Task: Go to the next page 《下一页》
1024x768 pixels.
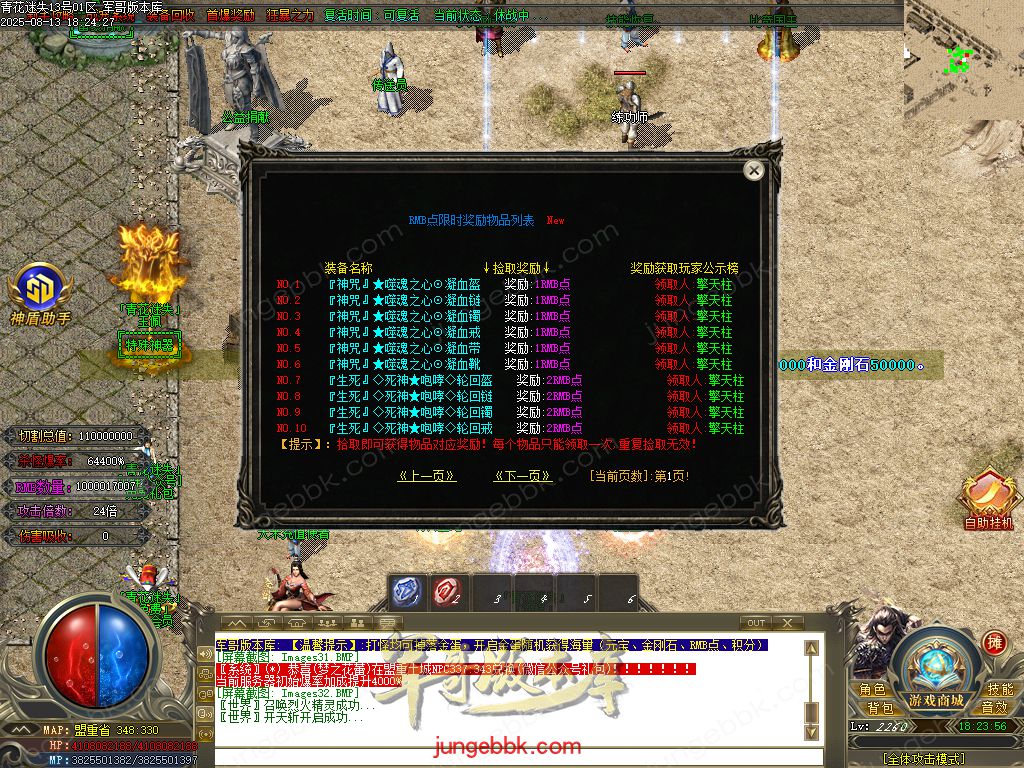Action: tap(523, 476)
